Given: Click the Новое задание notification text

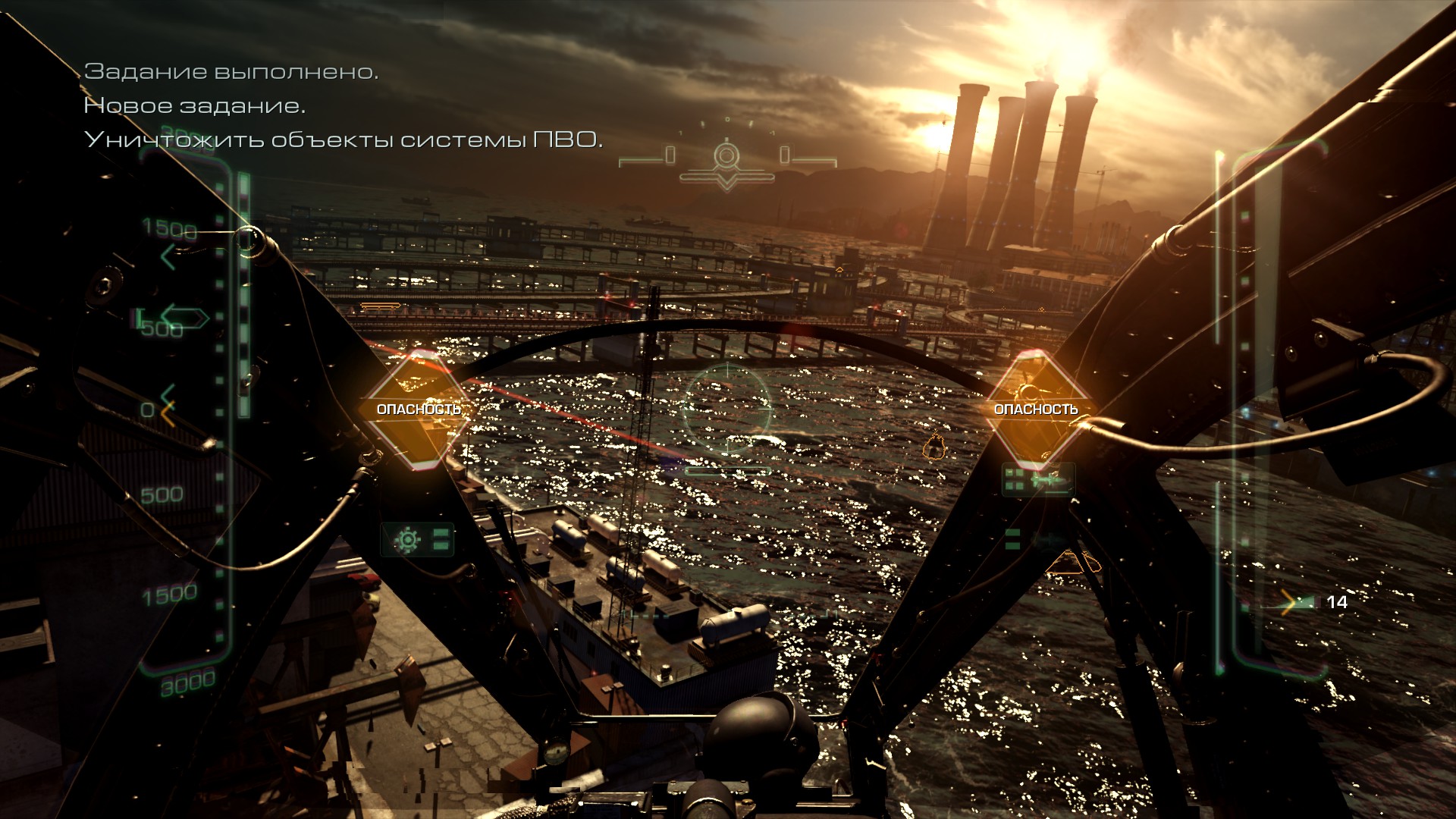Looking at the screenshot, I should point(195,107).
